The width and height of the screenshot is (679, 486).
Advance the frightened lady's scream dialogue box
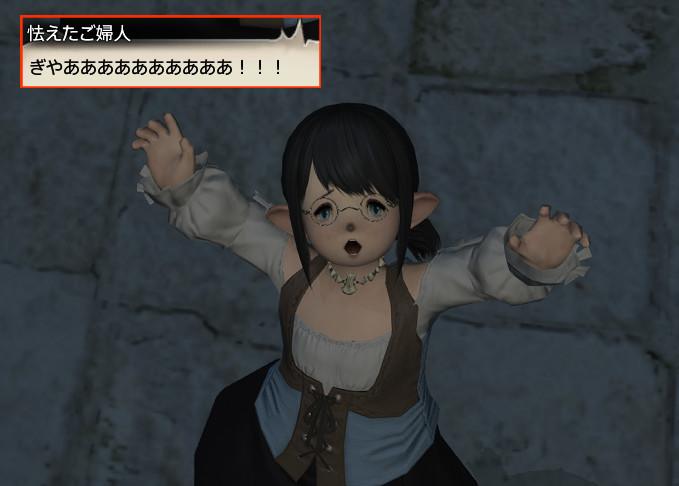pyautogui.click(x=170, y=66)
